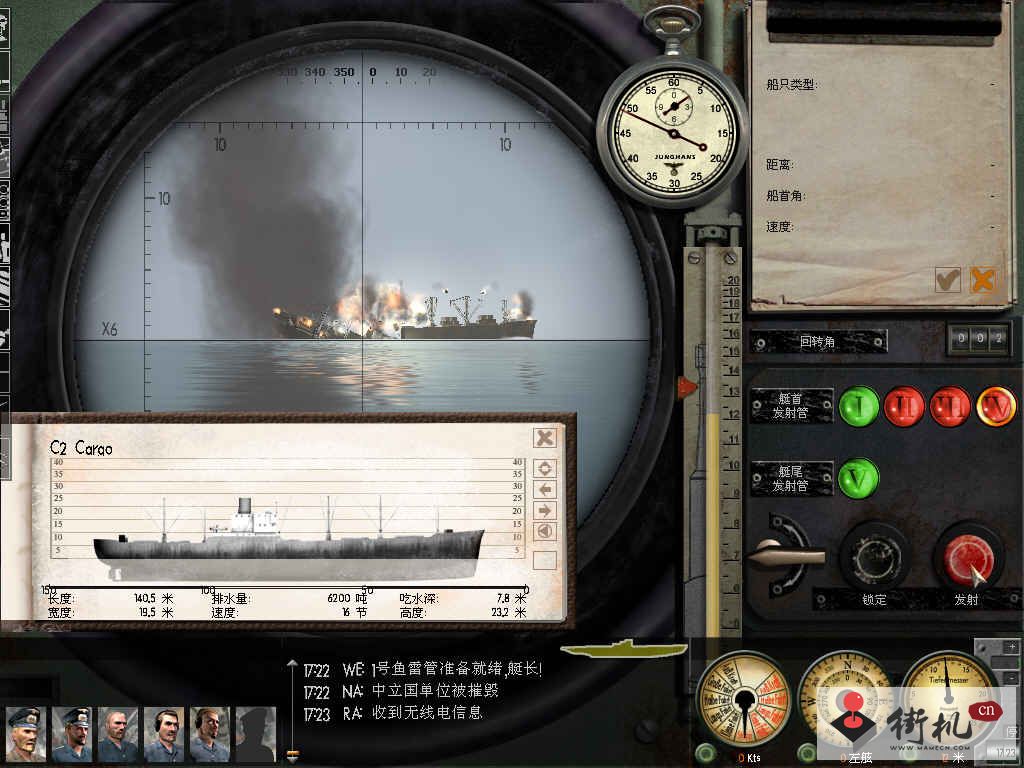Click the message log's up arrow
This screenshot has height=768, width=1024.
pyautogui.click(x=292, y=662)
